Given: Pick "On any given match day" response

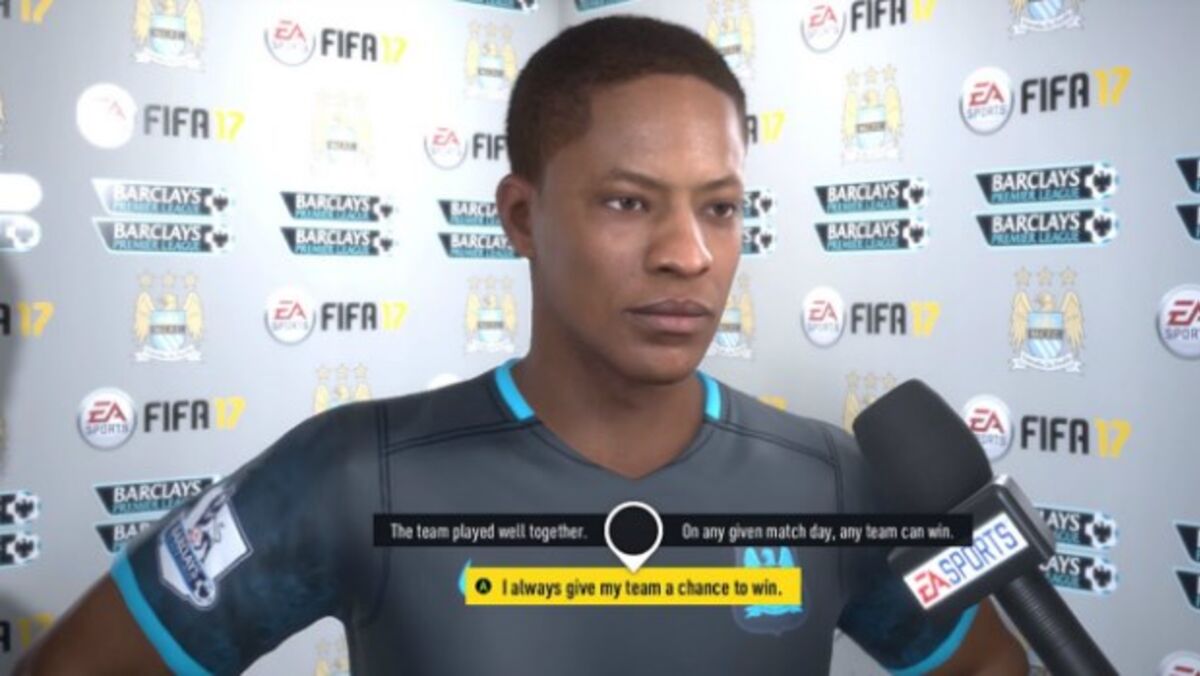Looking at the screenshot, I should point(811,530).
